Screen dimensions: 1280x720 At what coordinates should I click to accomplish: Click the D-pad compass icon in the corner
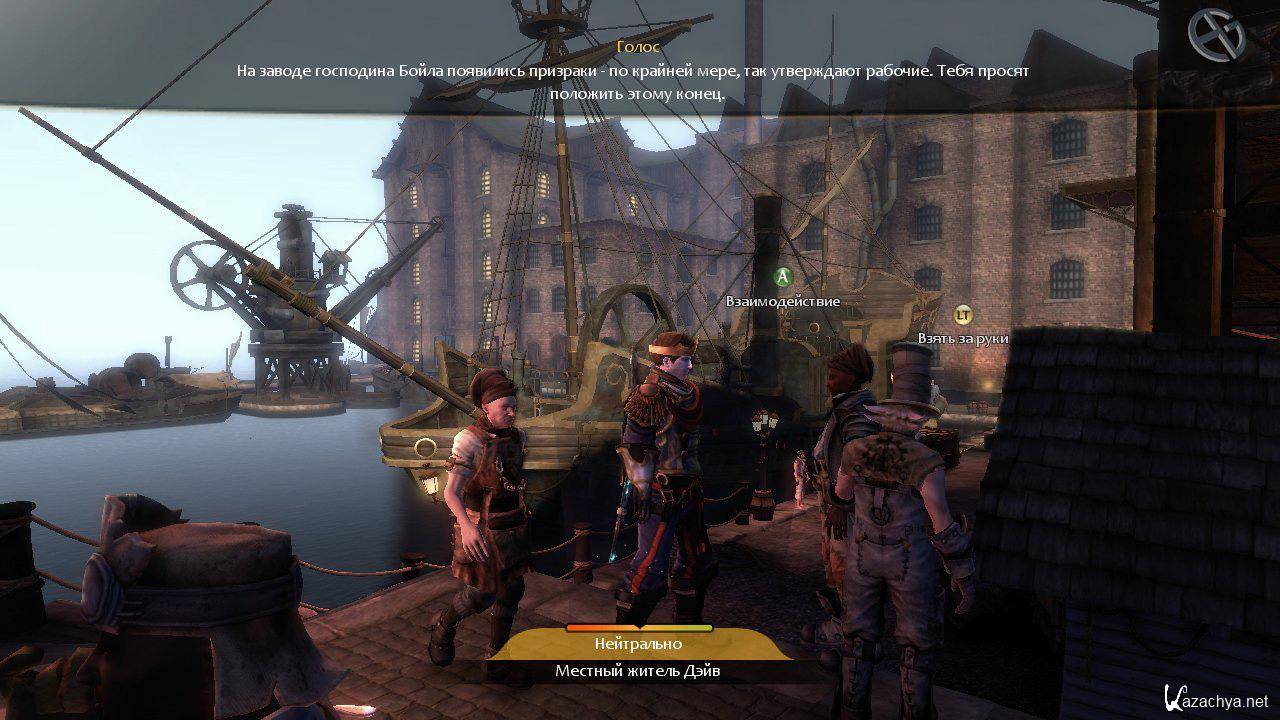coord(1215,35)
